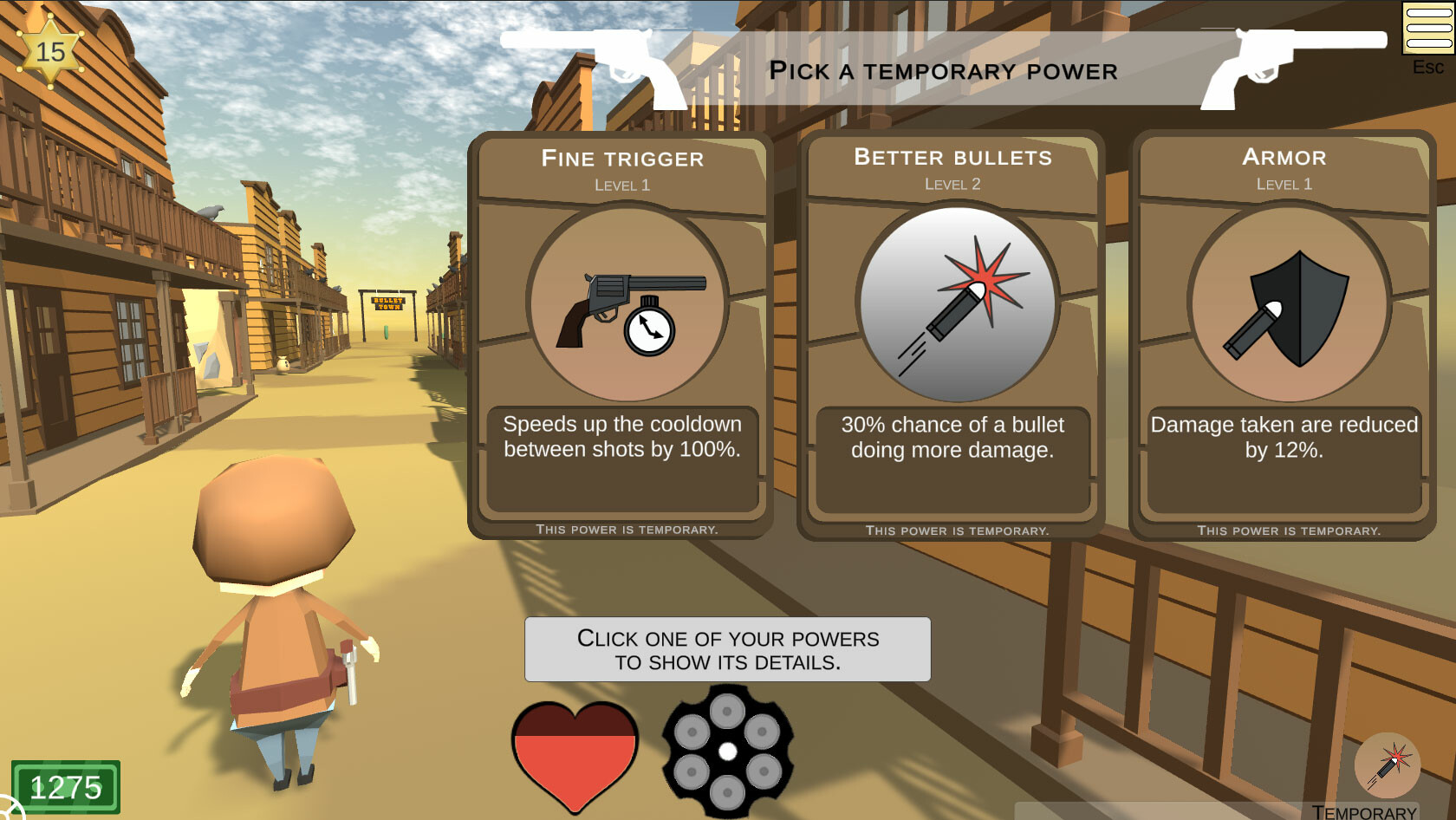Click the revolver and stopwatch icon on Fine Trigger

click(x=621, y=308)
